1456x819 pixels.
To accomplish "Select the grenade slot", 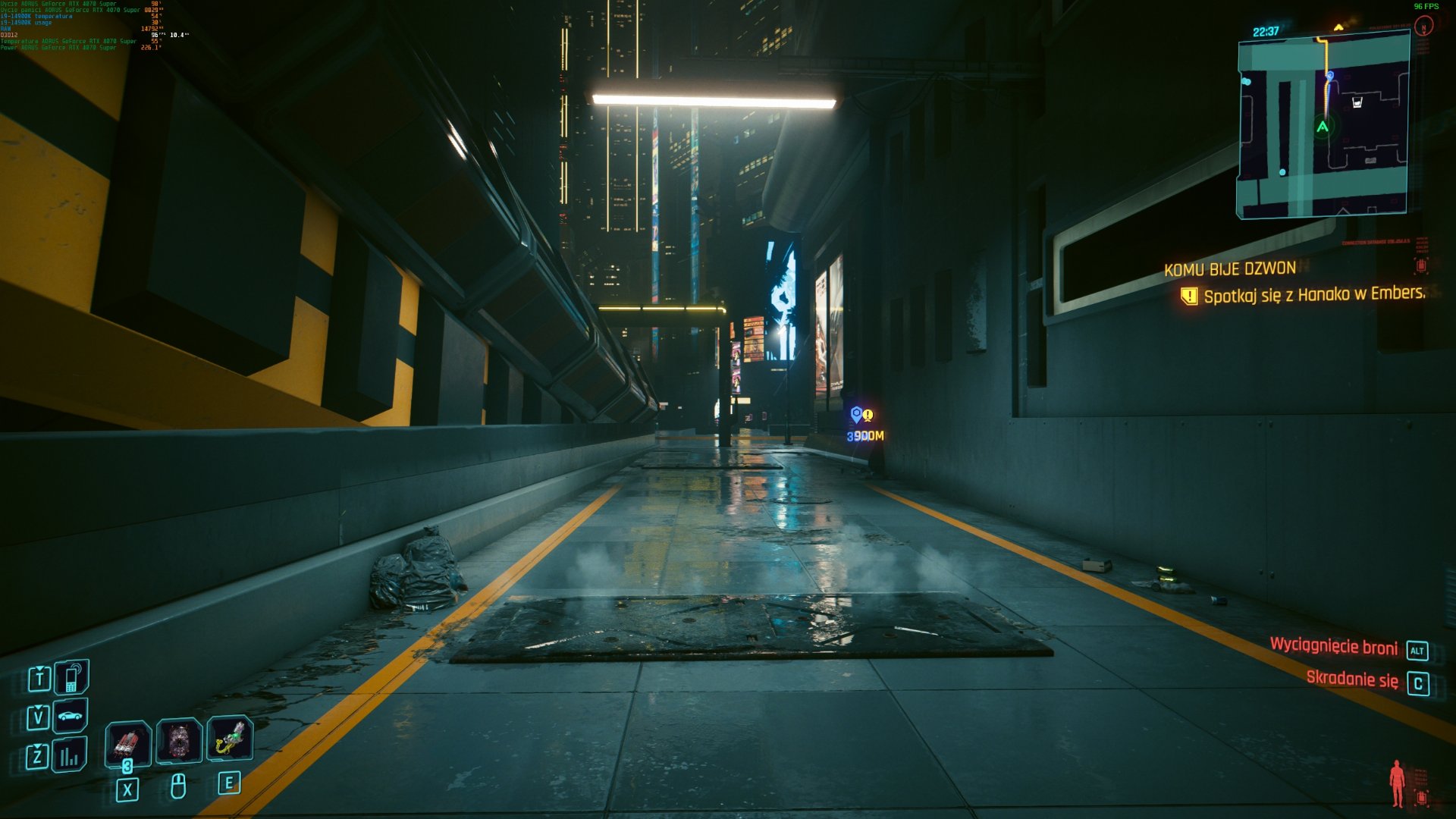I will click(x=179, y=740).
